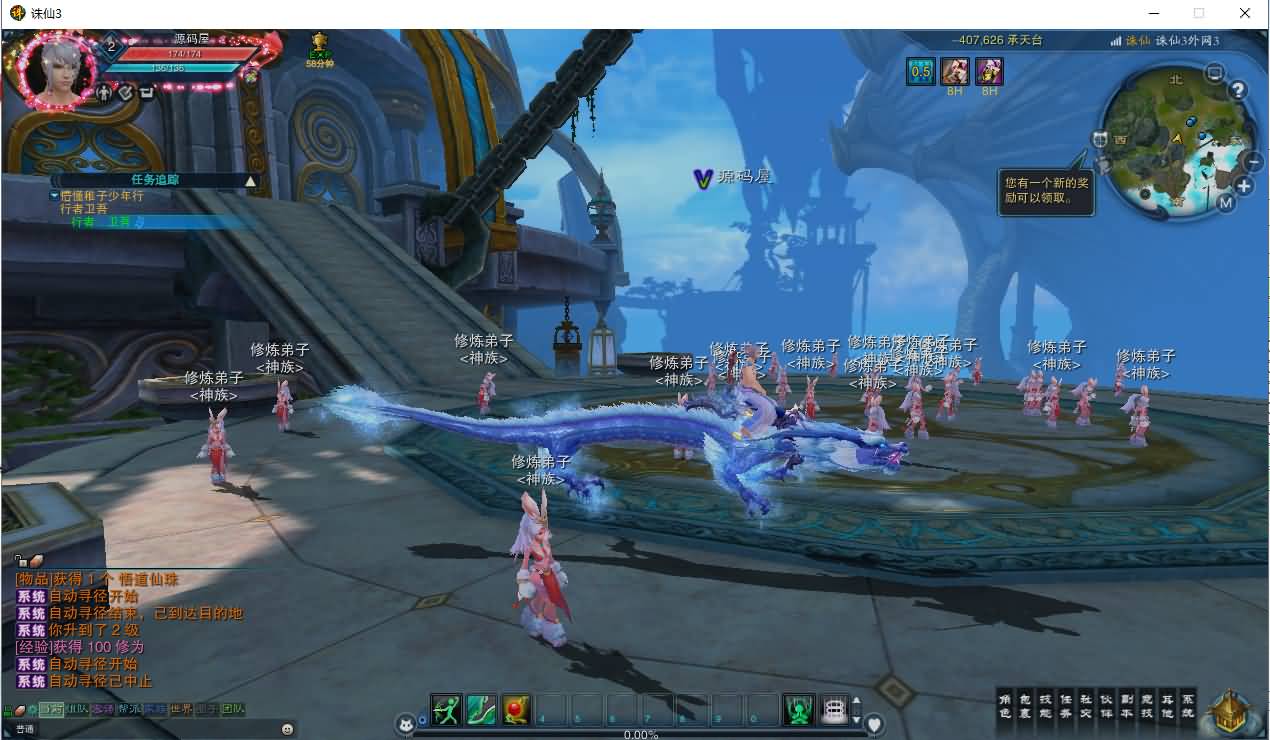Close the game window
Viewport: 1270px width, 740px height.
[1245, 13]
